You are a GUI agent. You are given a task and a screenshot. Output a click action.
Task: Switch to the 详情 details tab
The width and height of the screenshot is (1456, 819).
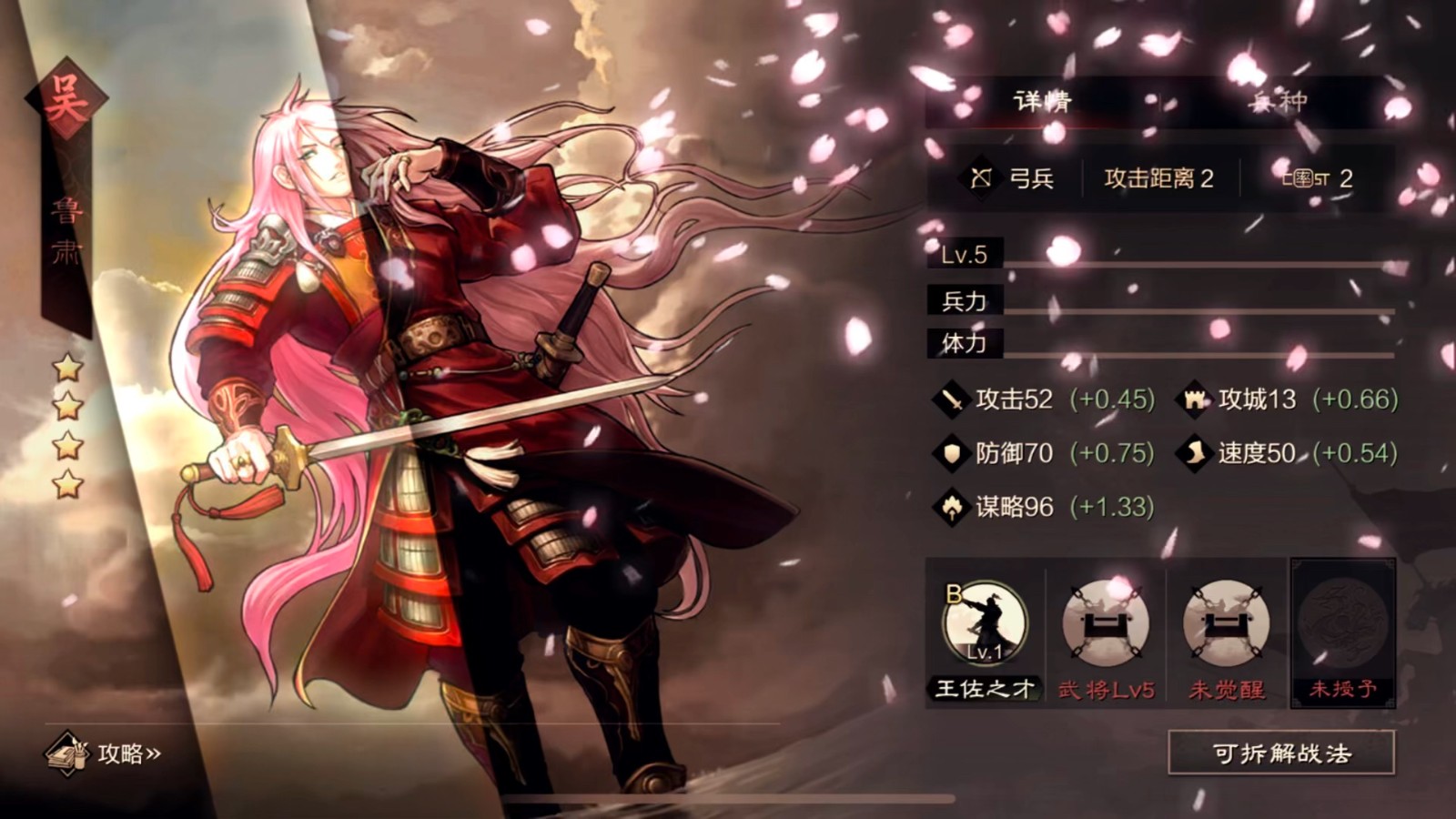[x=1043, y=101]
